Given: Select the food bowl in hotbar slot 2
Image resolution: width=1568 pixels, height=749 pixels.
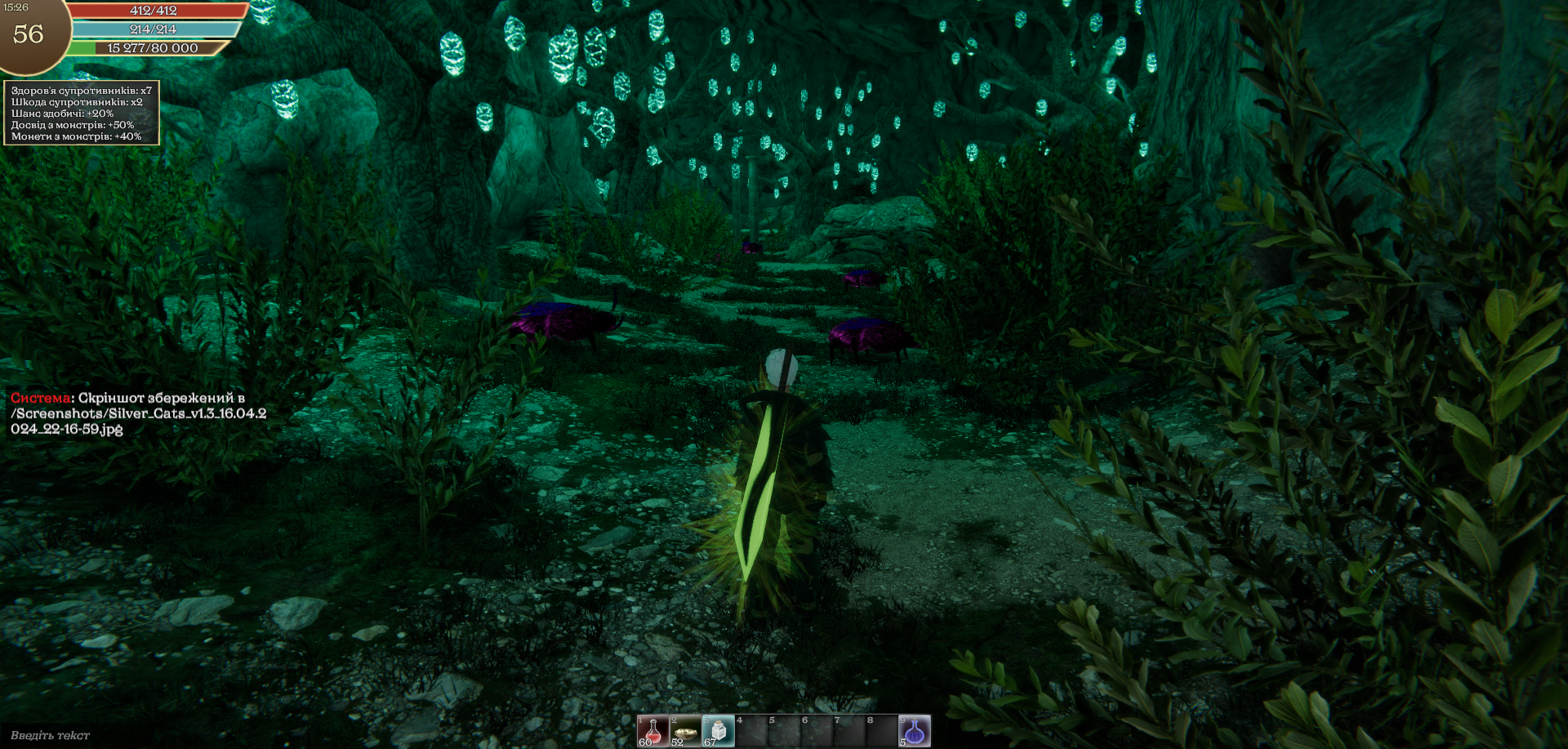Looking at the screenshot, I should point(685,731).
